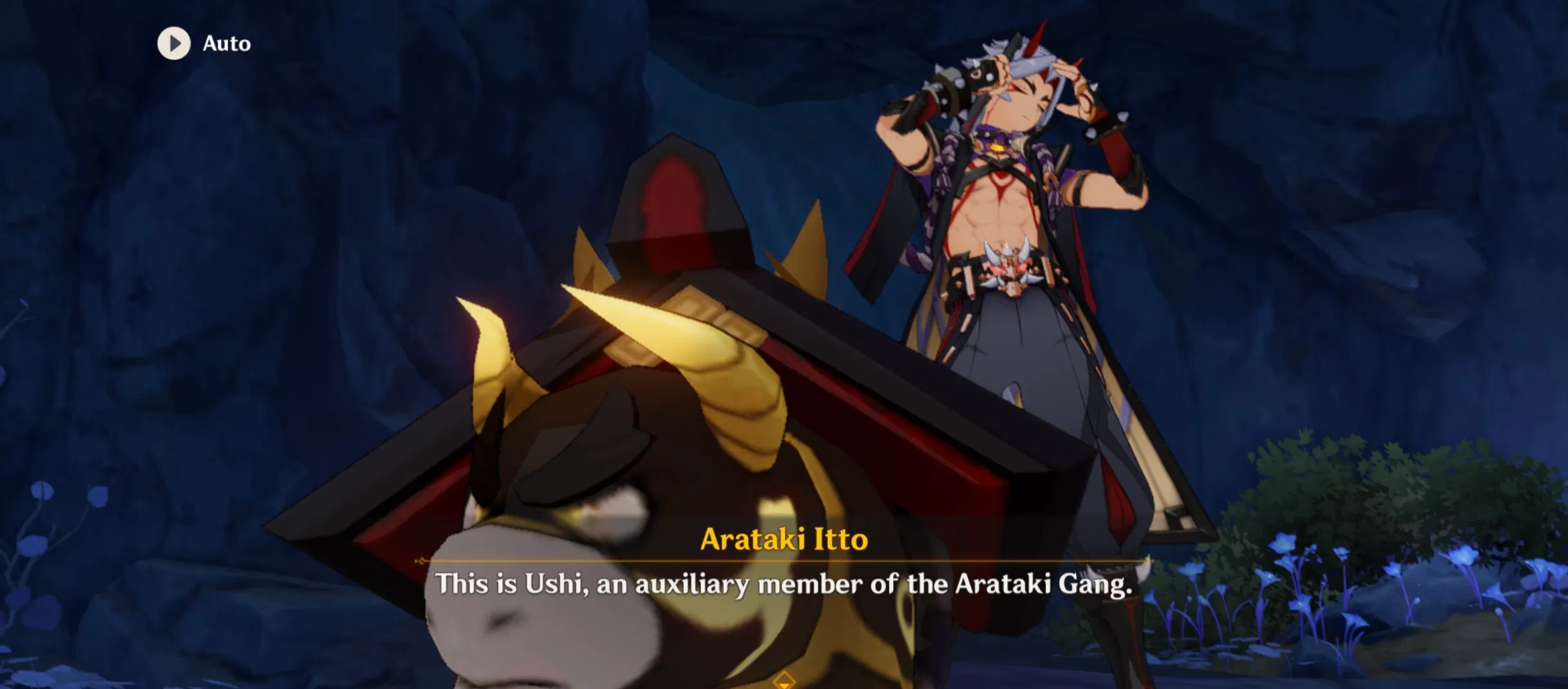Click the circular play triangle icon
The width and height of the screenshot is (1568, 689).
[x=174, y=44]
